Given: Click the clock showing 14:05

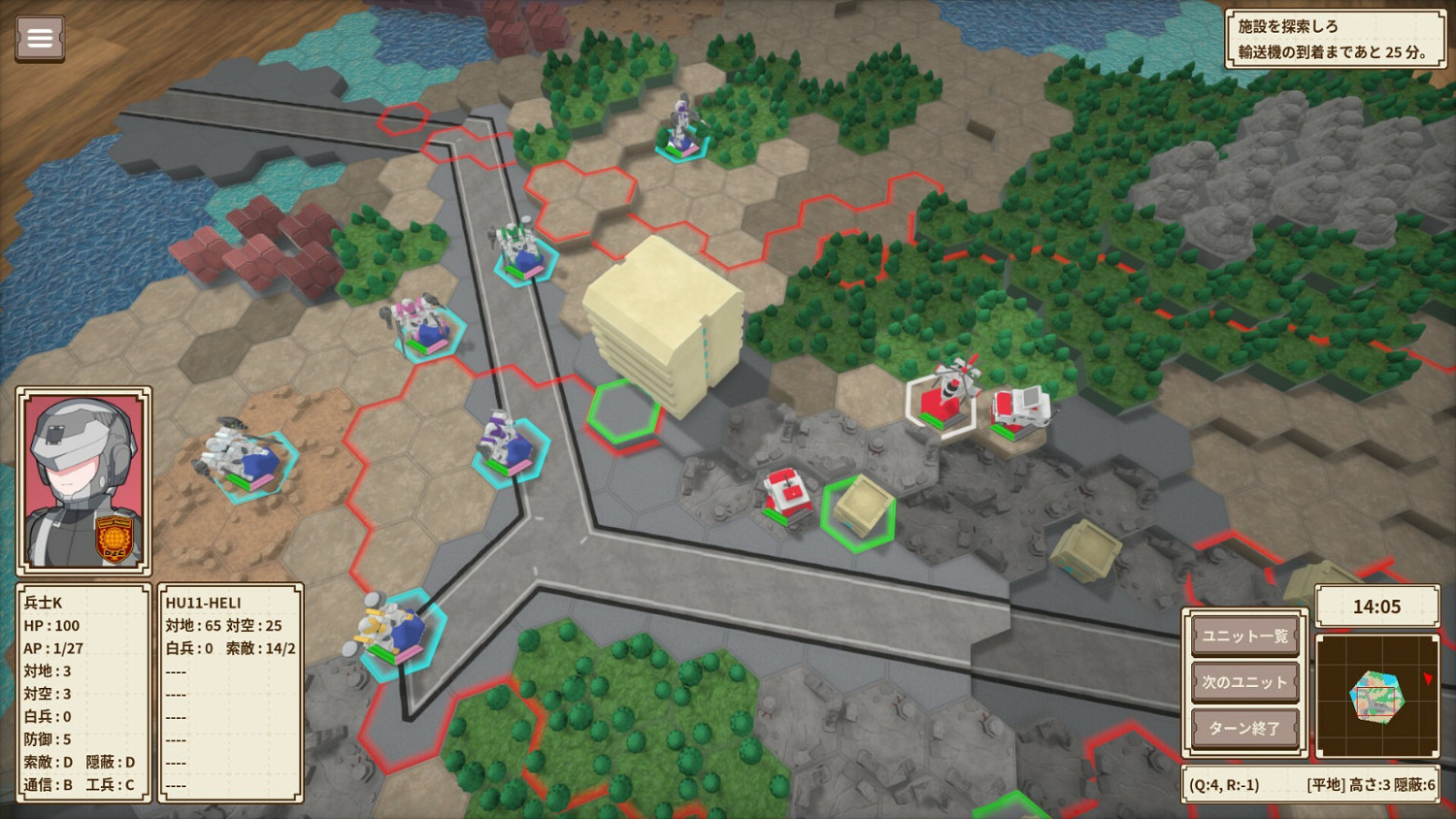Looking at the screenshot, I should coord(1376,606).
